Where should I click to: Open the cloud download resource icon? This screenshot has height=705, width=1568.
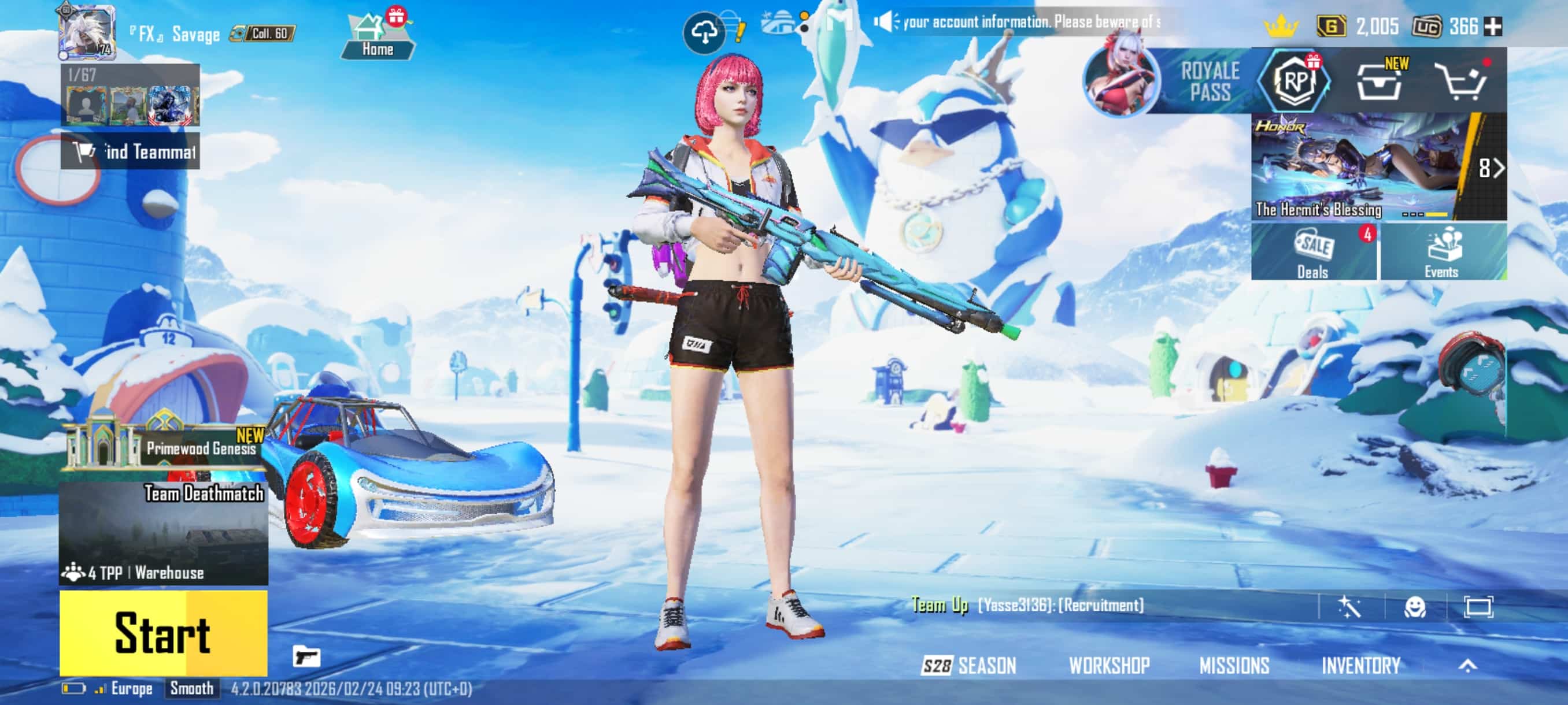[704, 33]
